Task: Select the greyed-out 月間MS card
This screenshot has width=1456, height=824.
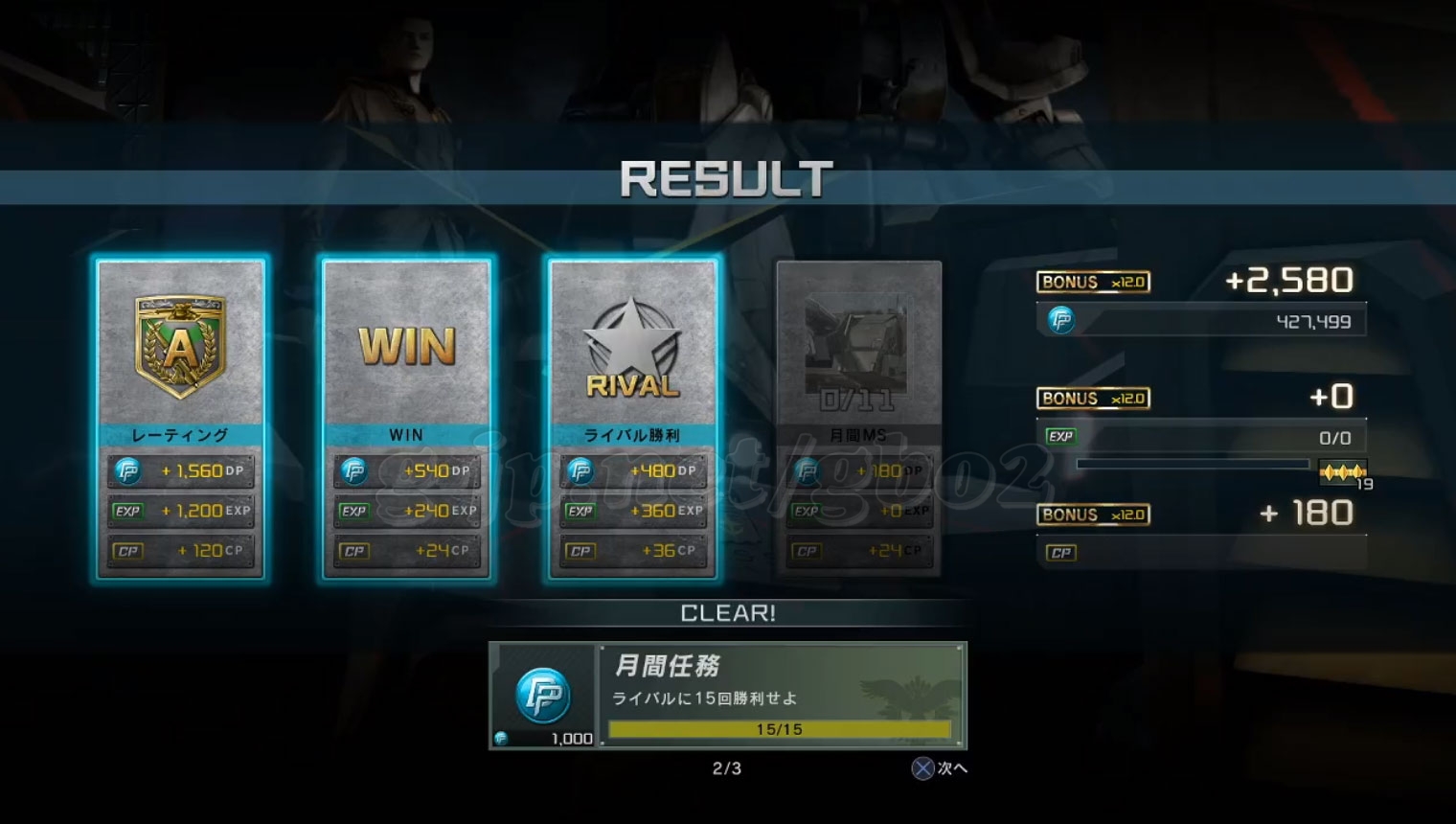Action: (x=858, y=419)
